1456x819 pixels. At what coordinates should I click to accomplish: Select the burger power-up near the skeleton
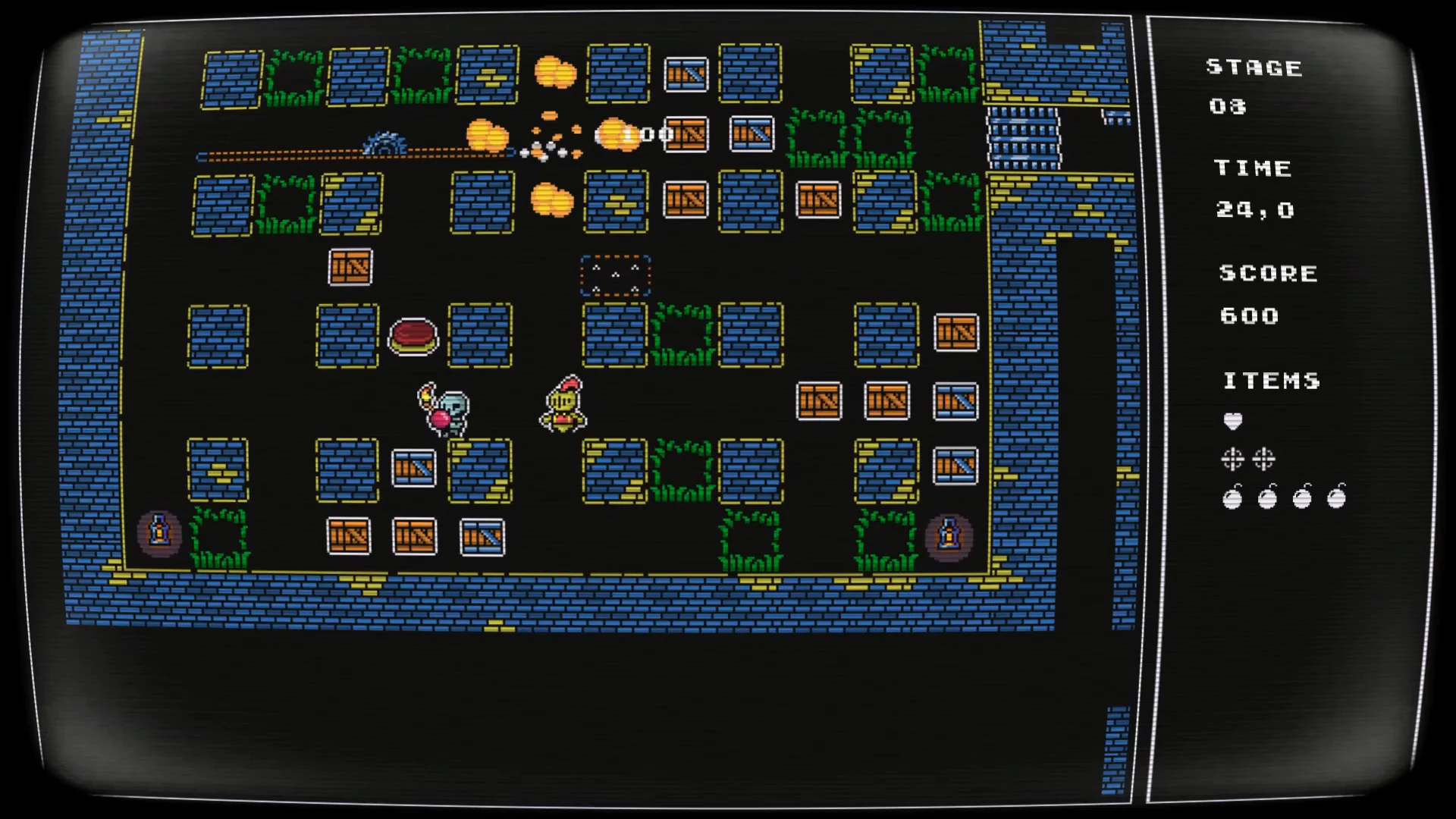413,336
